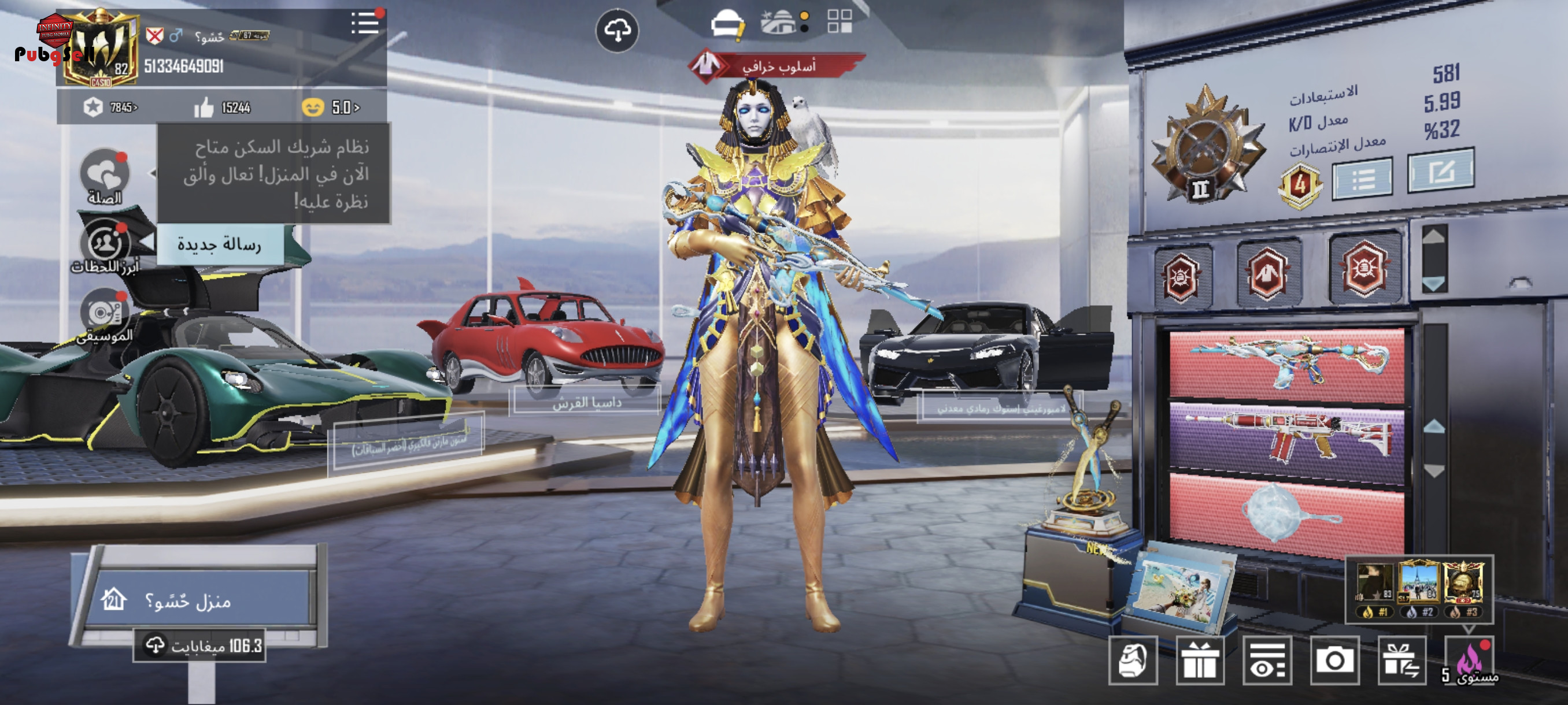Open the hamburger list menu
This screenshot has height=705, width=1568.
click(x=365, y=24)
